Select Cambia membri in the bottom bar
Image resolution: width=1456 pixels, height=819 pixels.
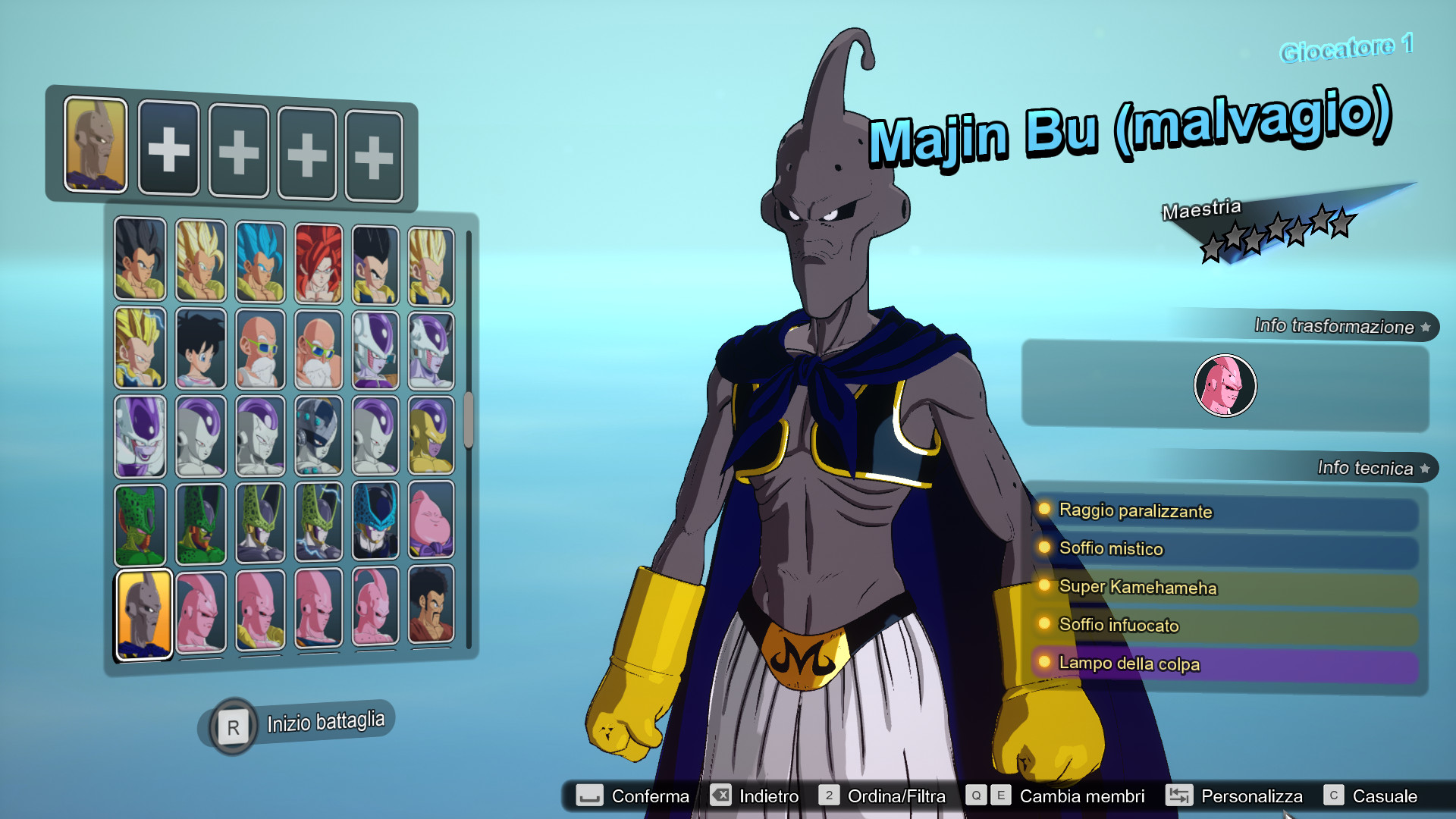[x=1081, y=797]
